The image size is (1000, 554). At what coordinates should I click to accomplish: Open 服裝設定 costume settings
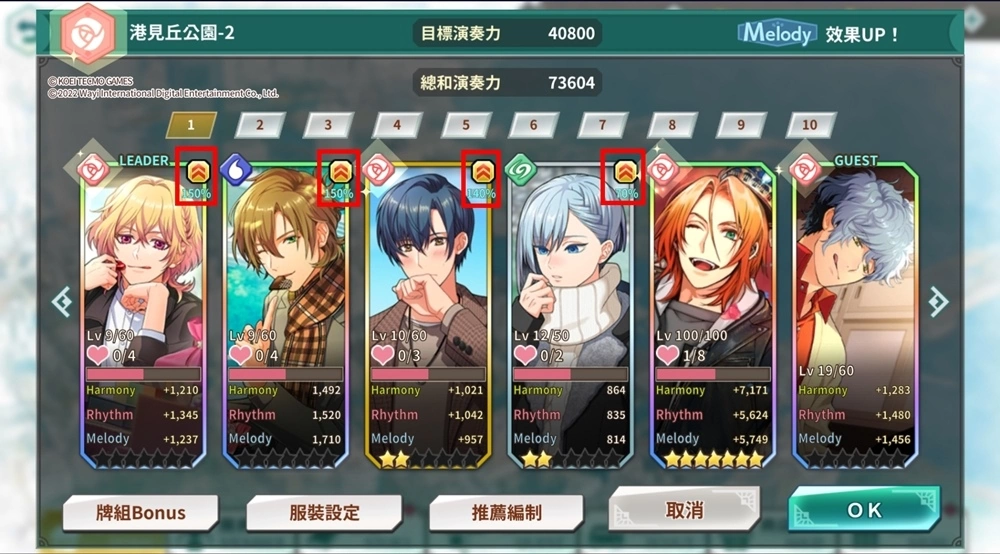(323, 513)
